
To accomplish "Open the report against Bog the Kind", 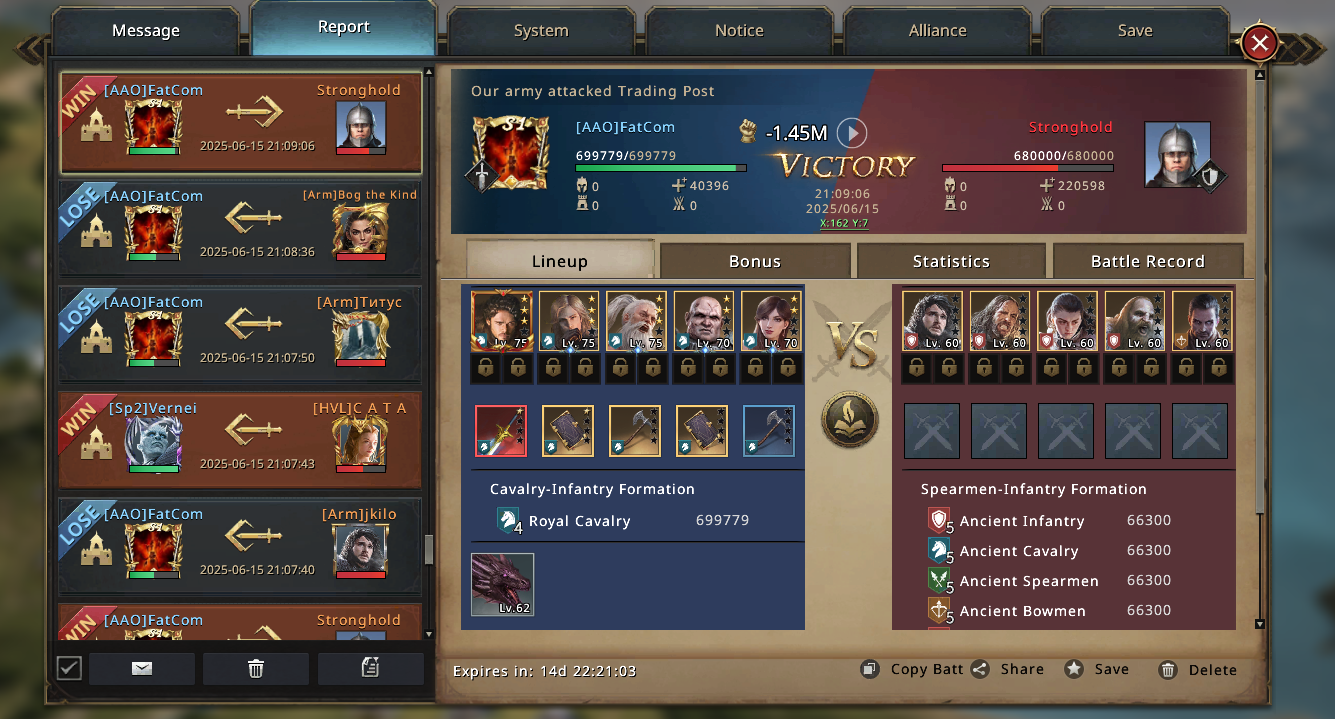I will [240, 228].
